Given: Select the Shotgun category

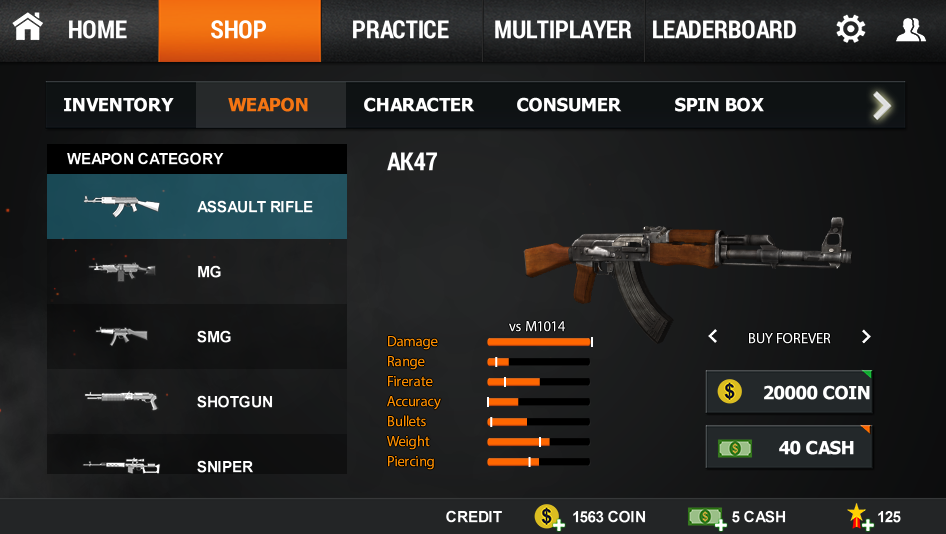Looking at the screenshot, I should click(x=197, y=401).
